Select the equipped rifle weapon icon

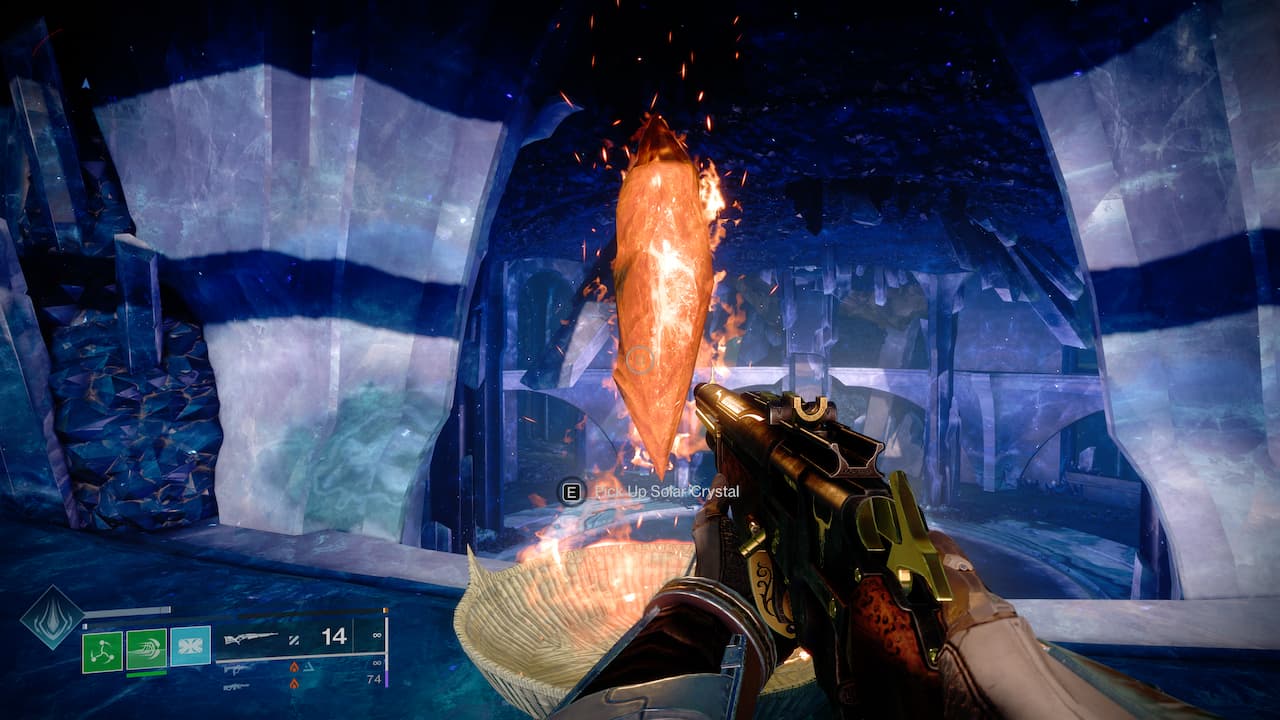(251, 638)
